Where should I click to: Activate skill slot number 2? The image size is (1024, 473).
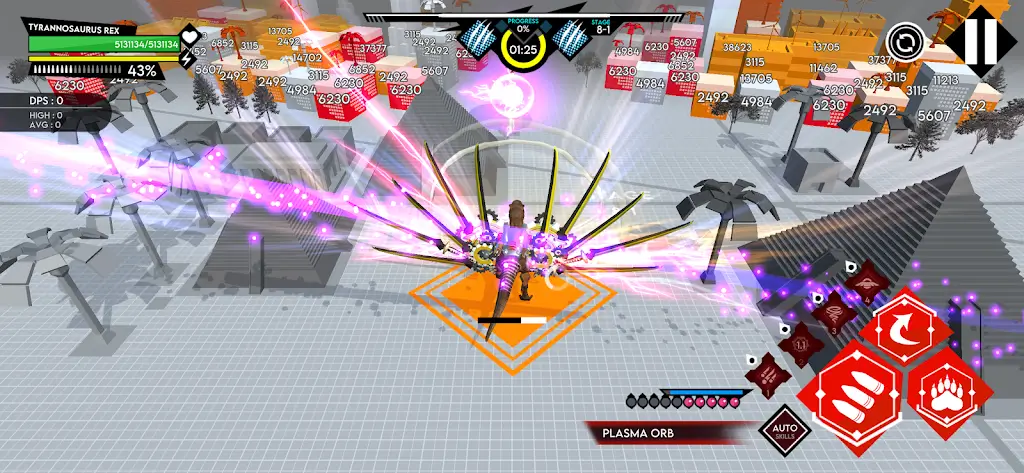click(x=800, y=346)
